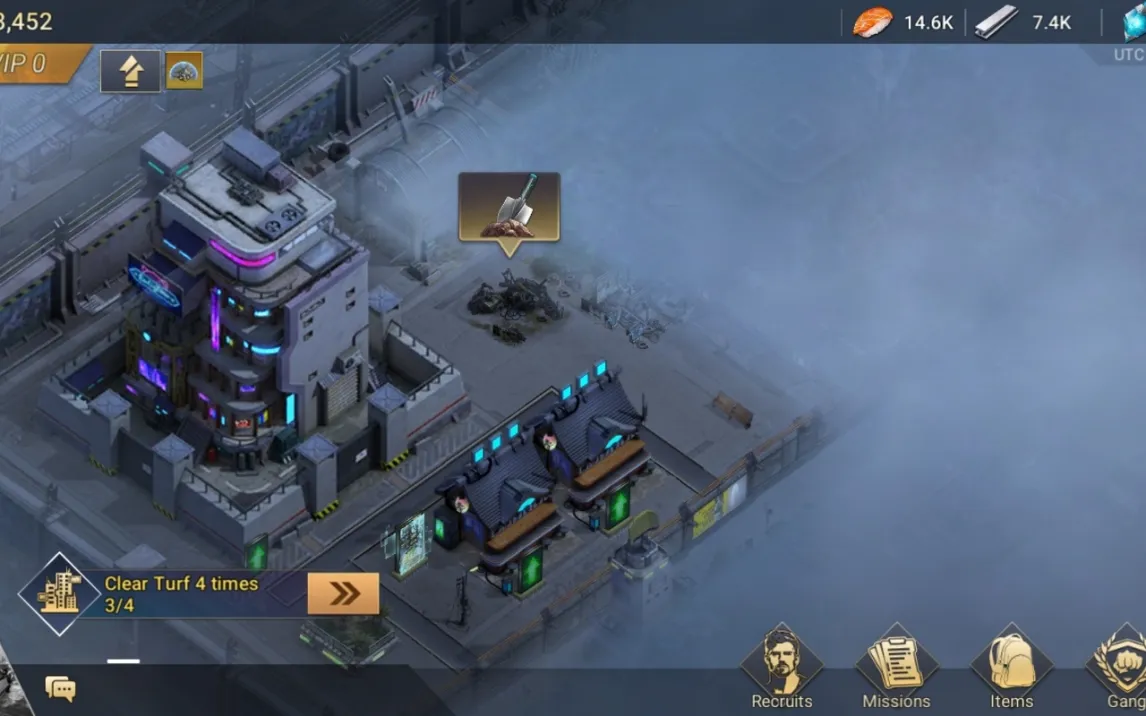Tap the blue diamond currency icon
The image size is (1146, 716).
click(x=1134, y=22)
